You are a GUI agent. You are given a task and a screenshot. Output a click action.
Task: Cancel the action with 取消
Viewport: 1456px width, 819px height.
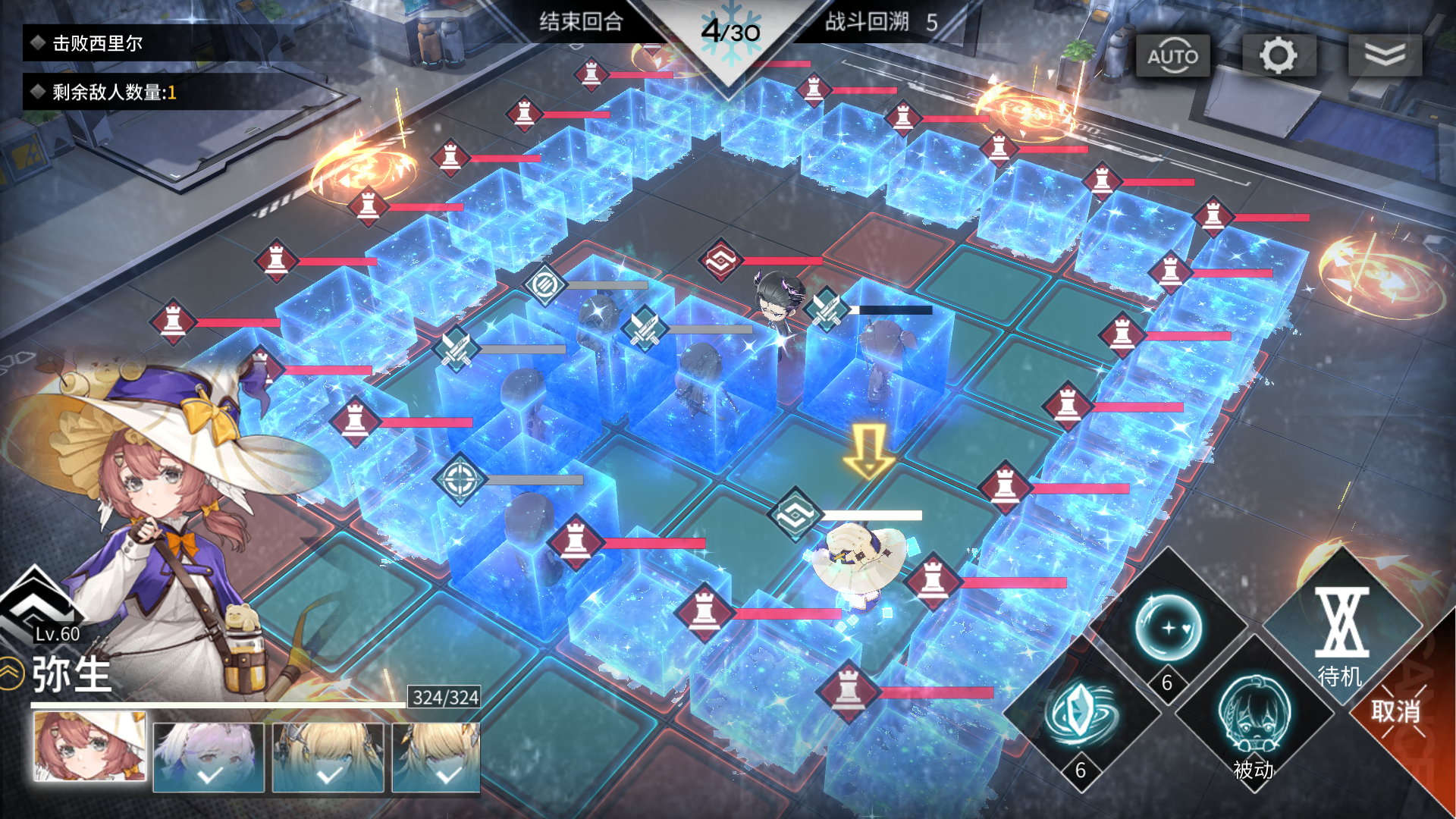pos(1397,711)
